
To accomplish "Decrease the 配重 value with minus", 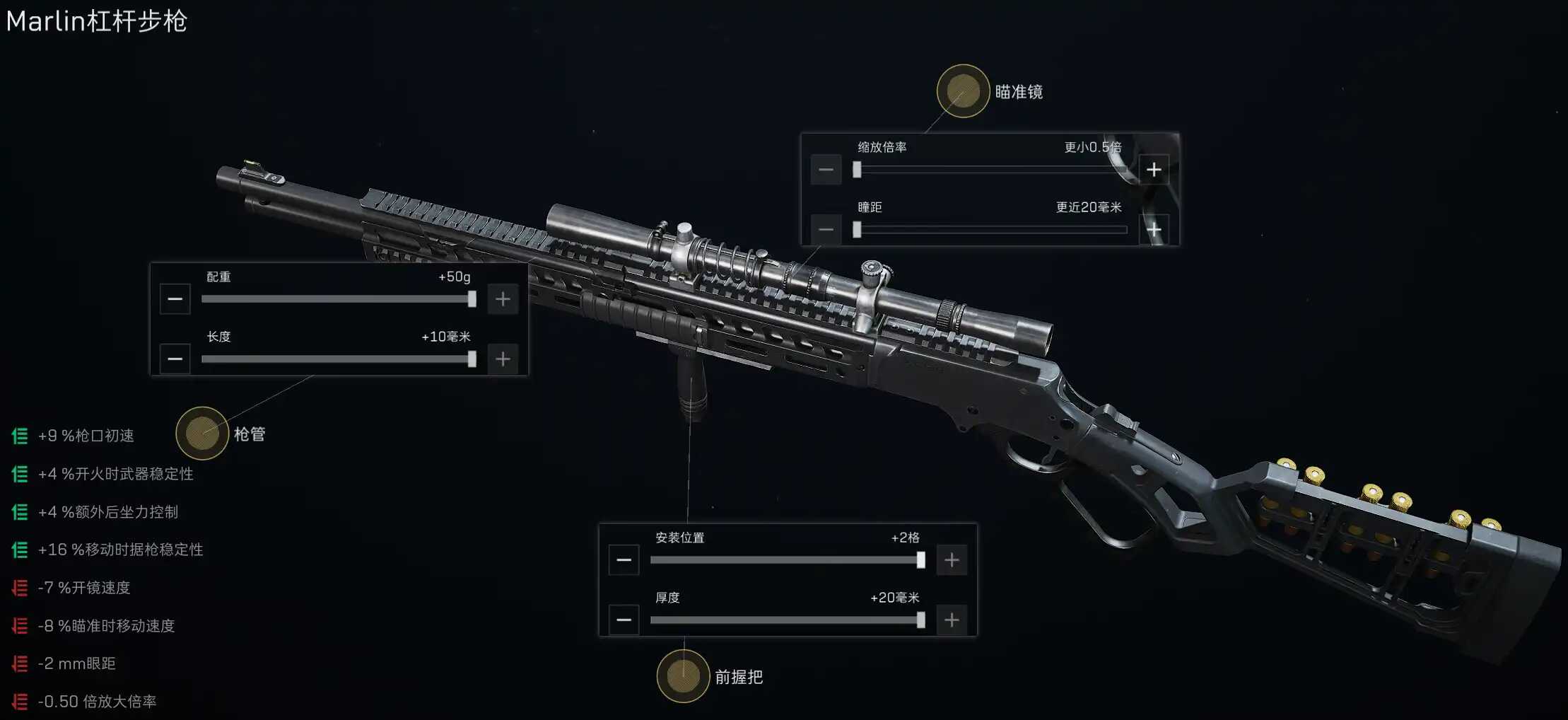I will [175, 299].
